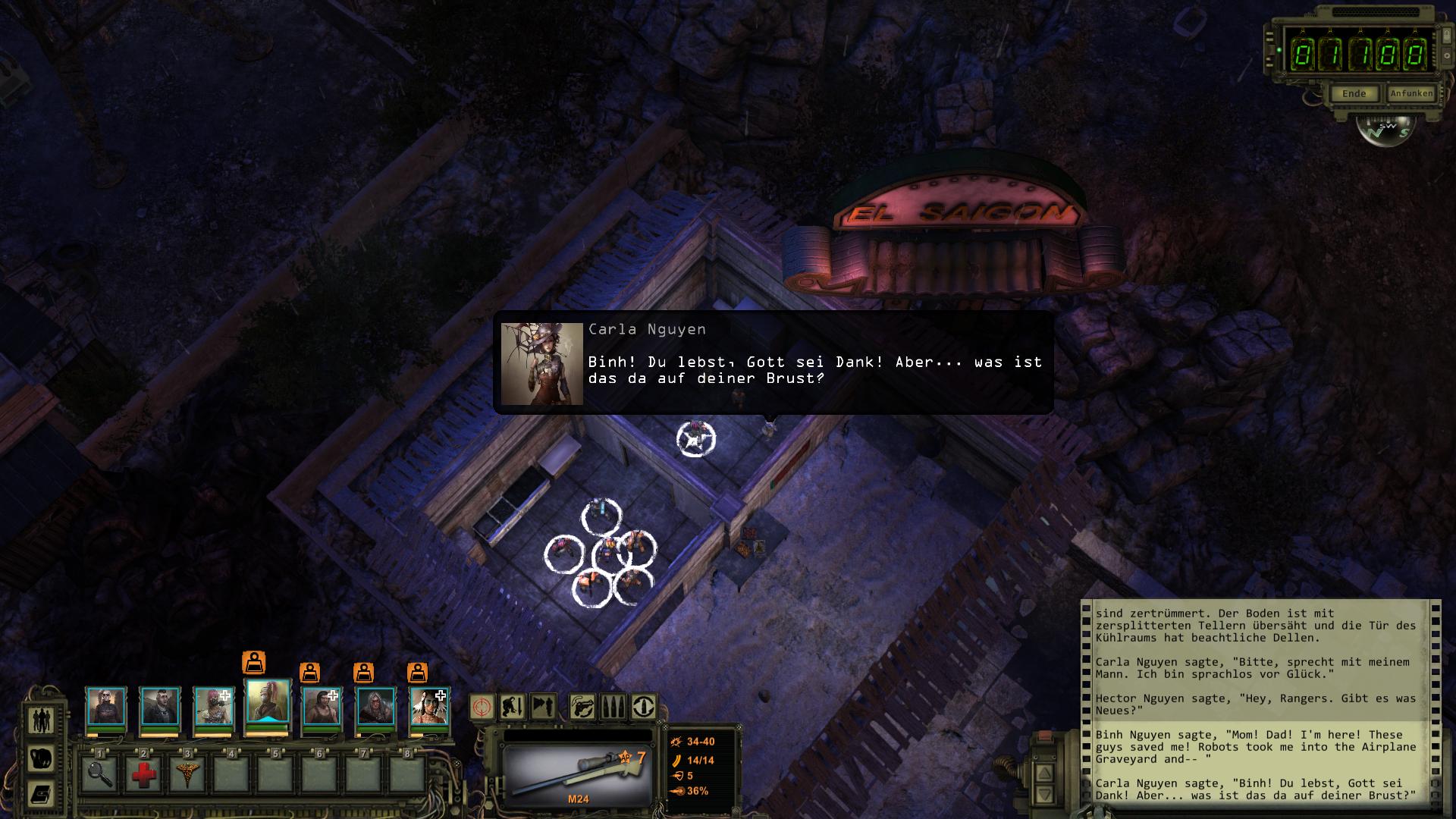
Task: Select the pink-haired gas mask ranger portrait
Action: click(214, 707)
